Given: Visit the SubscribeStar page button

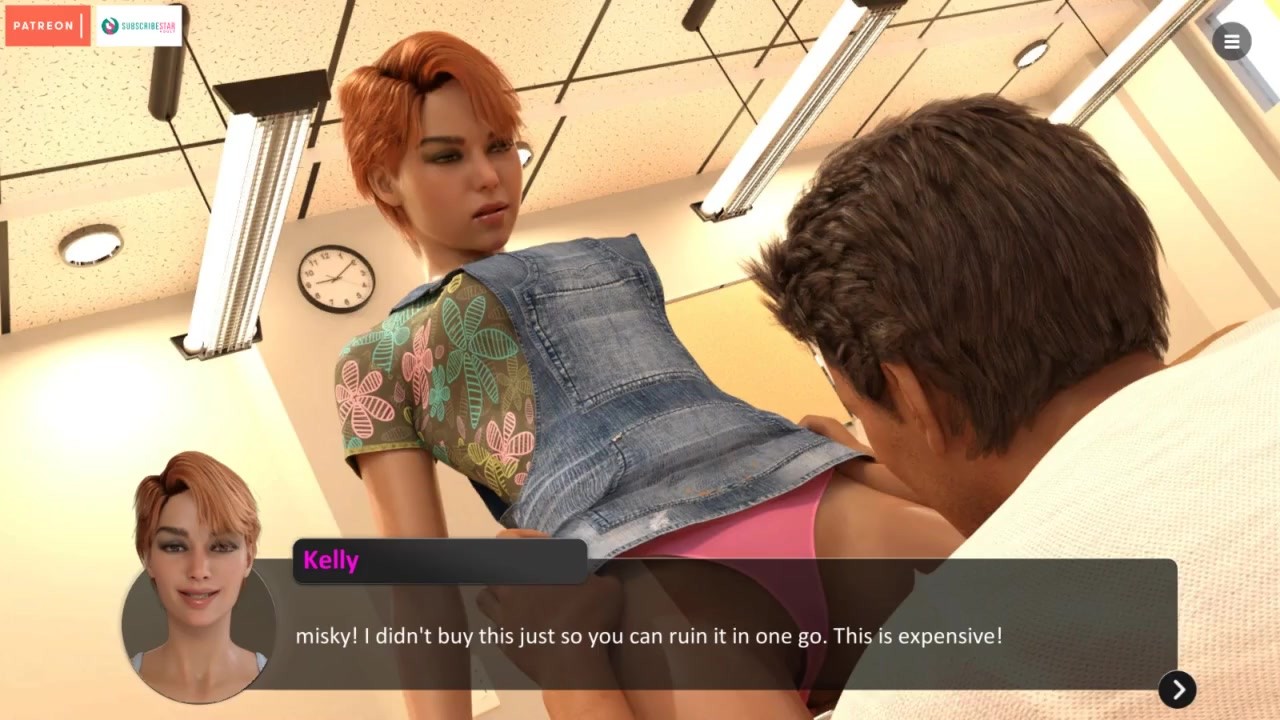Looking at the screenshot, I should pyautogui.click(x=138, y=25).
